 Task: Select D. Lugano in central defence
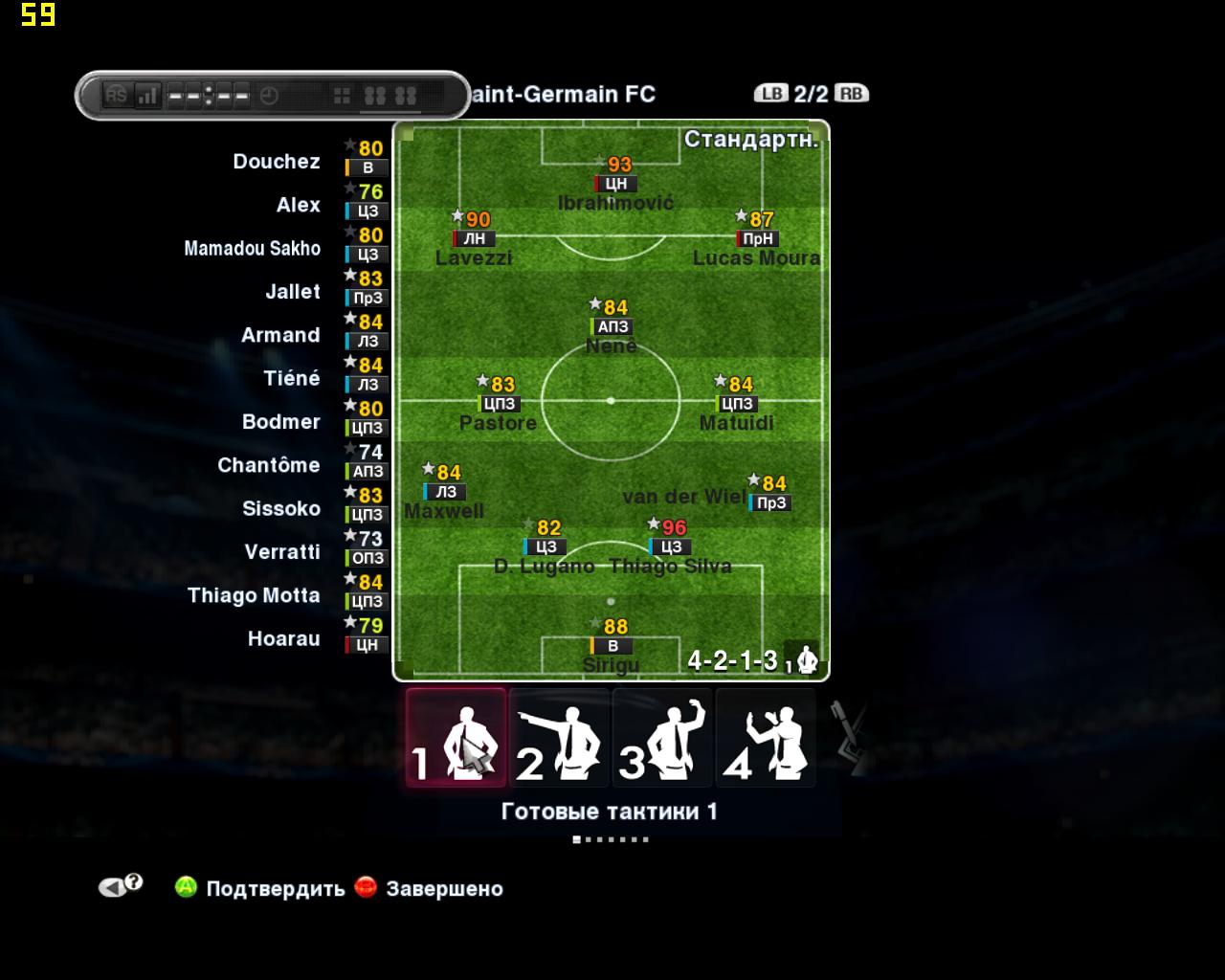click(546, 547)
